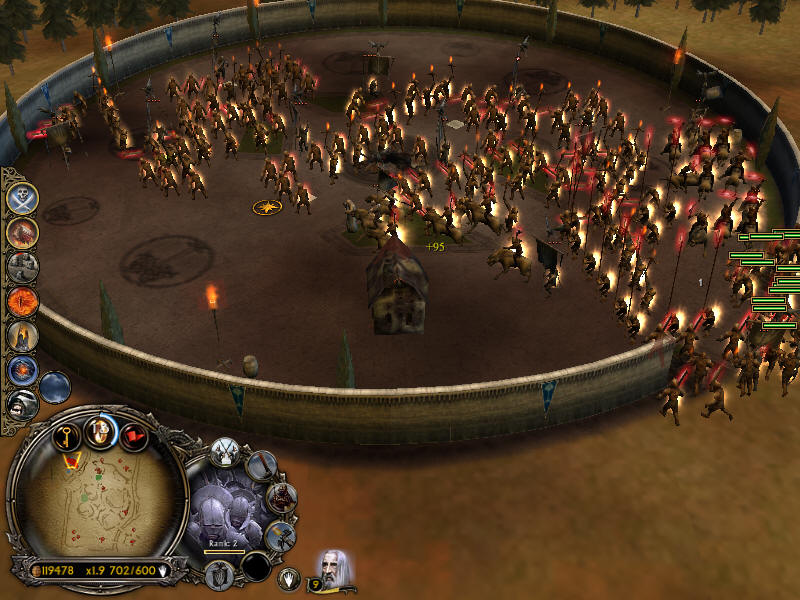
Task: Click the red flag button
Action: [x=133, y=437]
